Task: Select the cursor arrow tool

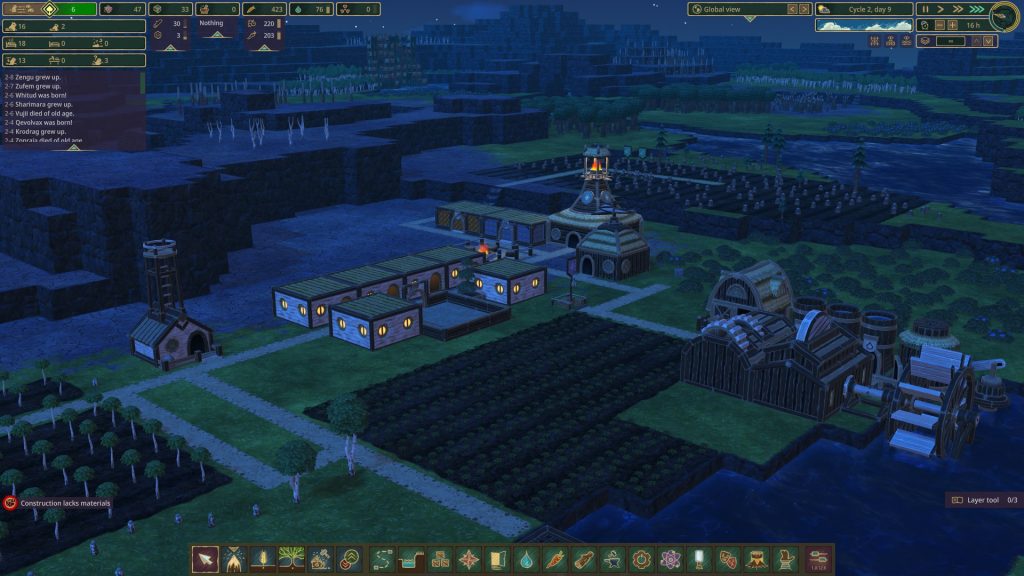Action: click(205, 559)
